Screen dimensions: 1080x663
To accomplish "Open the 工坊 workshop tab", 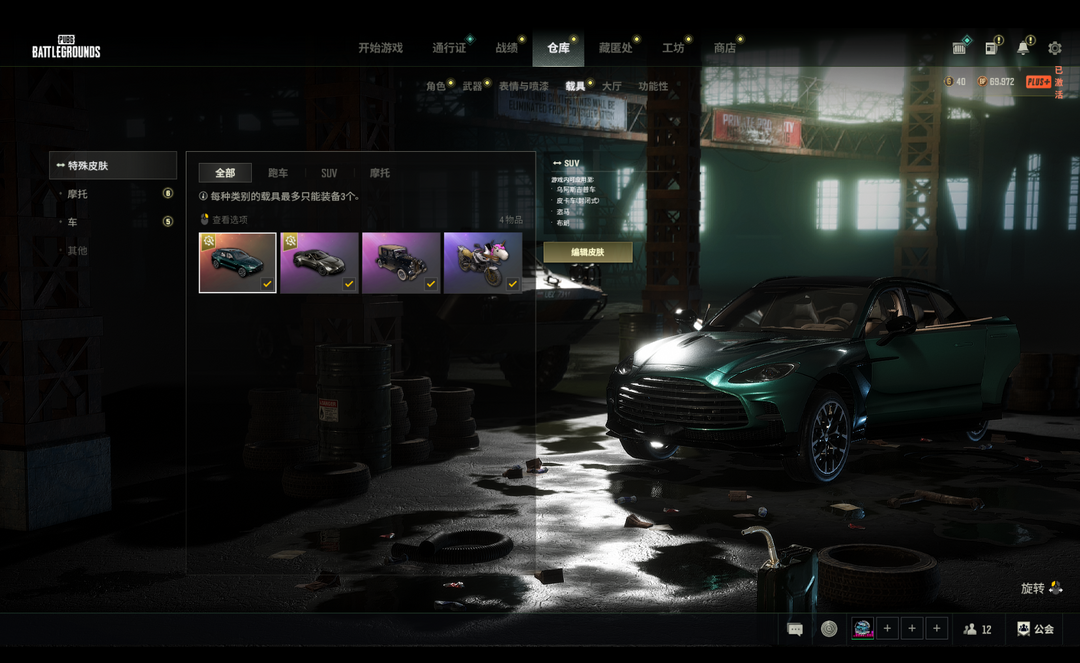I will tap(673, 48).
